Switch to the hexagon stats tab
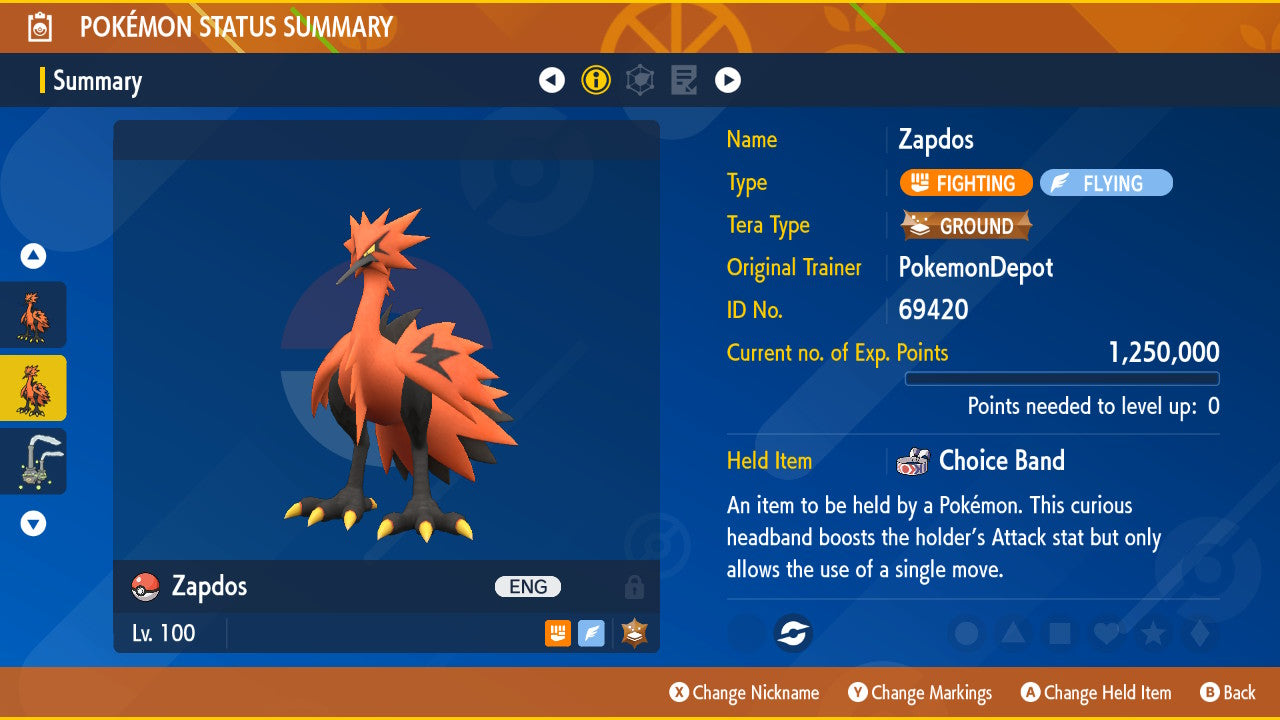 click(x=640, y=80)
